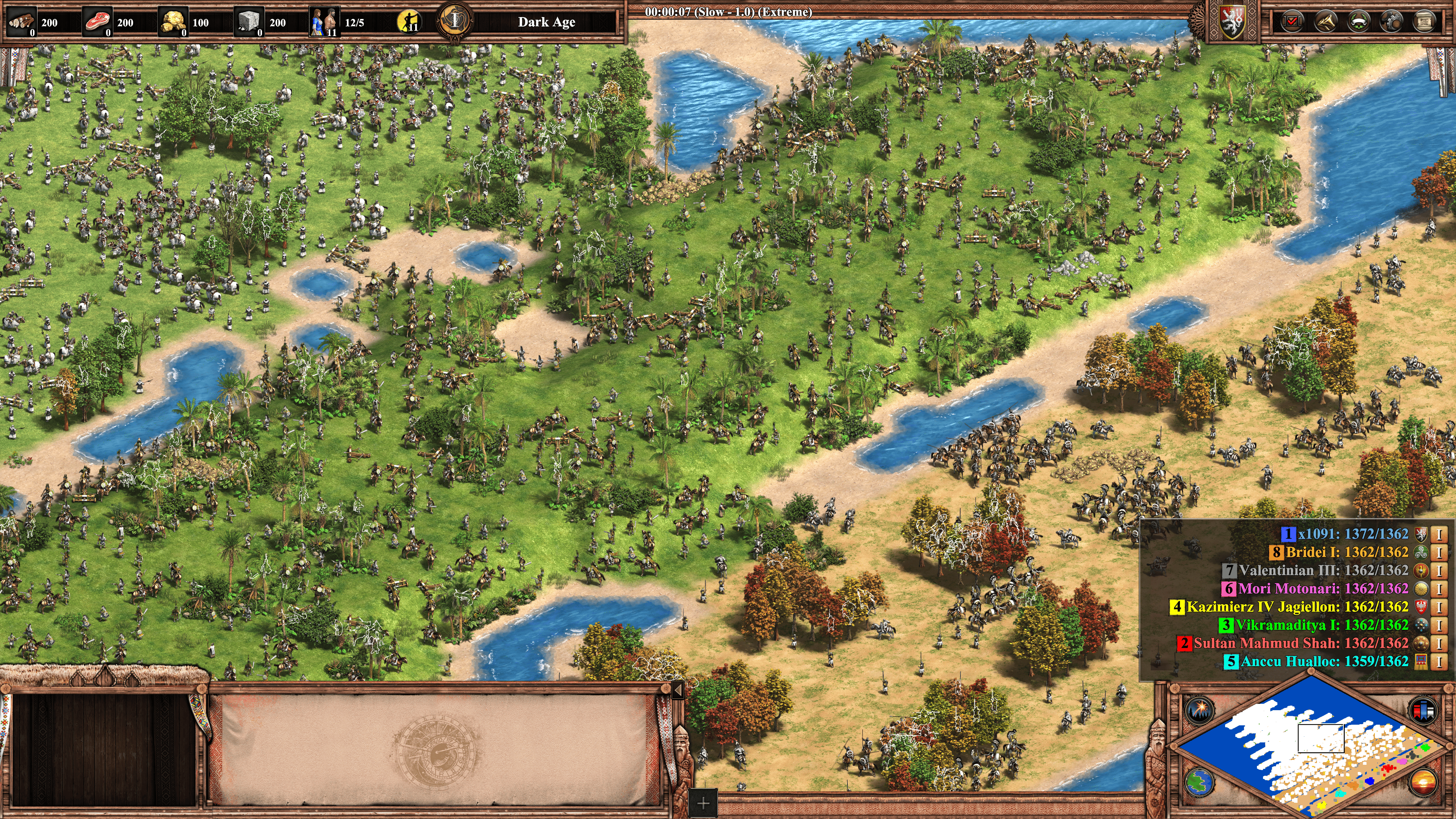Open the parchment scroll chat log

tap(1424, 22)
